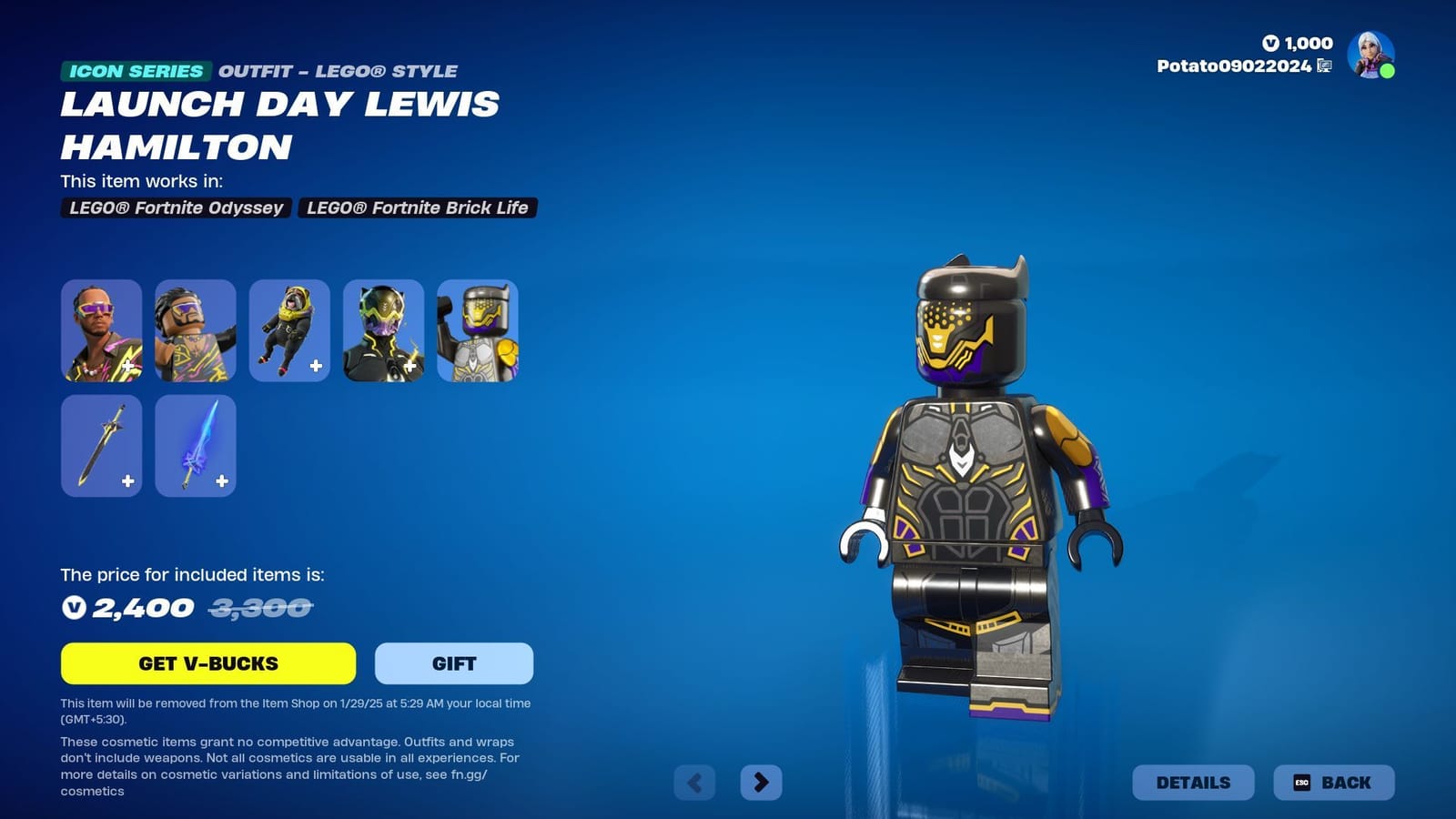
Task: Select the dark helmeted outfit style thumbnail
Action: click(x=383, y=330)
